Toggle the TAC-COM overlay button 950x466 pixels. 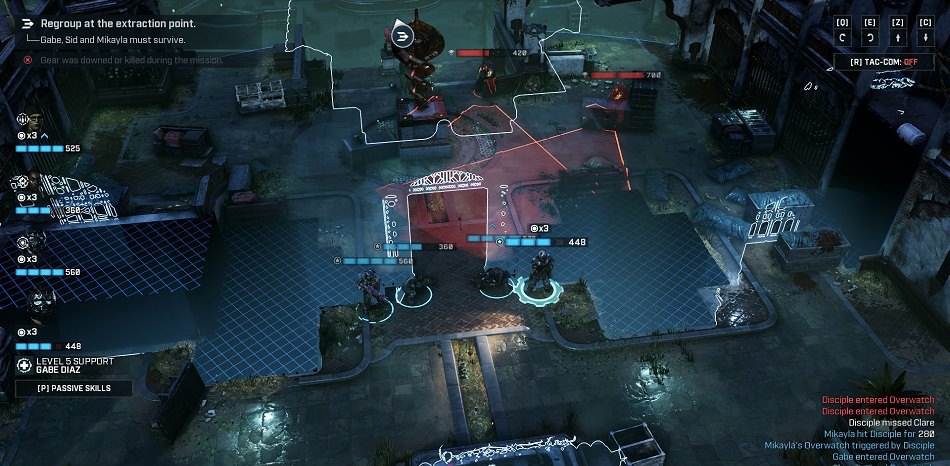(x=883, y=62)
